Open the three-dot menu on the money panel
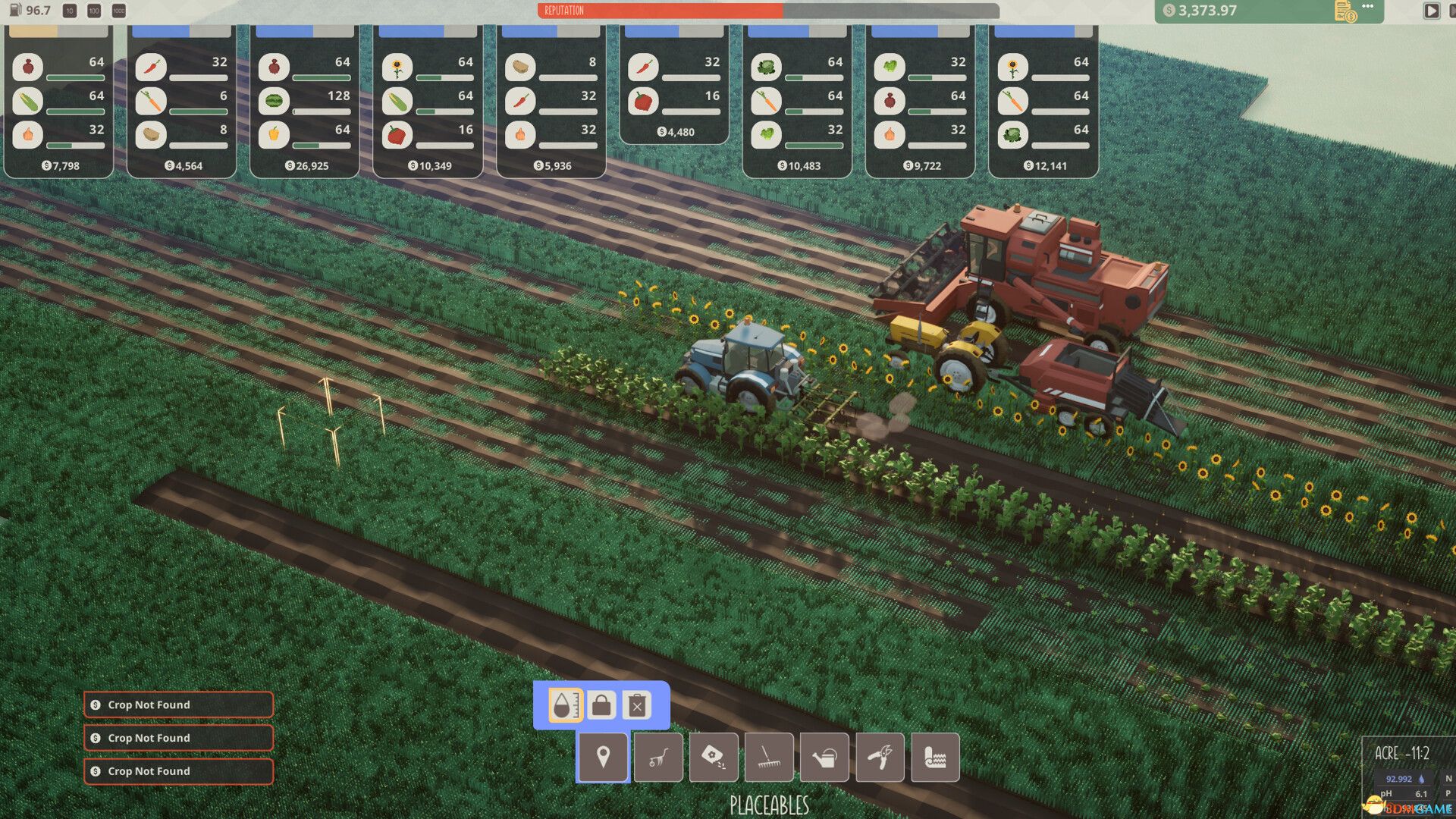Image resolution: width=1456 pixels, height=819 pixels. click(x=1368, y=7)
